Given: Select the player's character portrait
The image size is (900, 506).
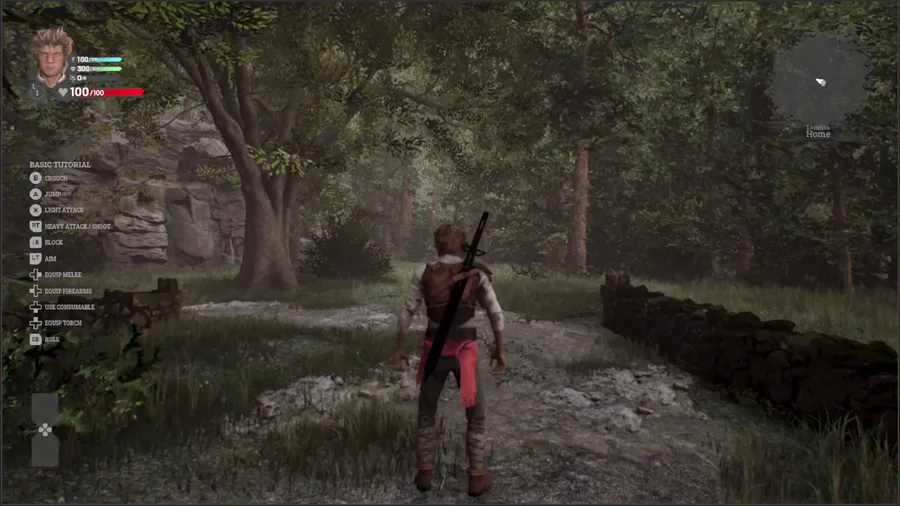Looking at the screenshot, I should [51, 56].
